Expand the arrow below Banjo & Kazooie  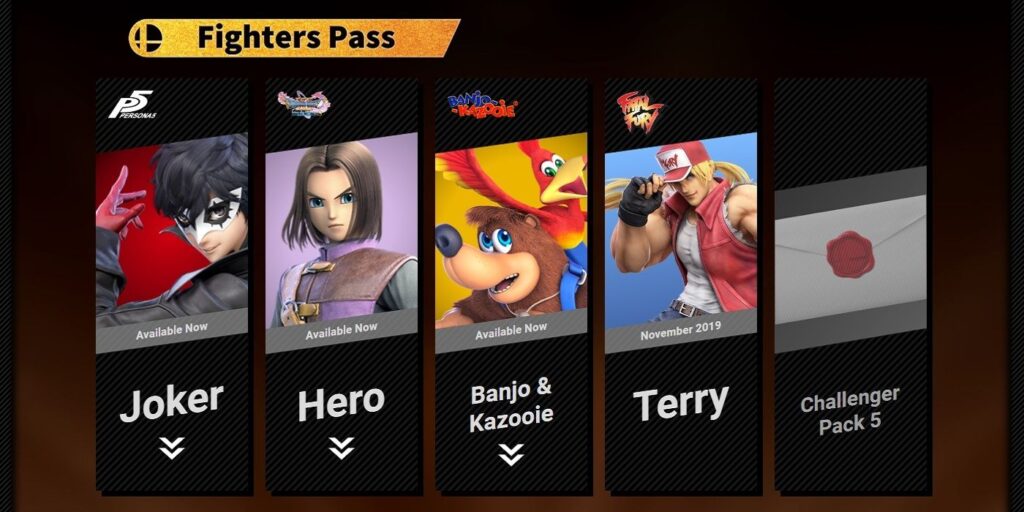click(511, 455)
